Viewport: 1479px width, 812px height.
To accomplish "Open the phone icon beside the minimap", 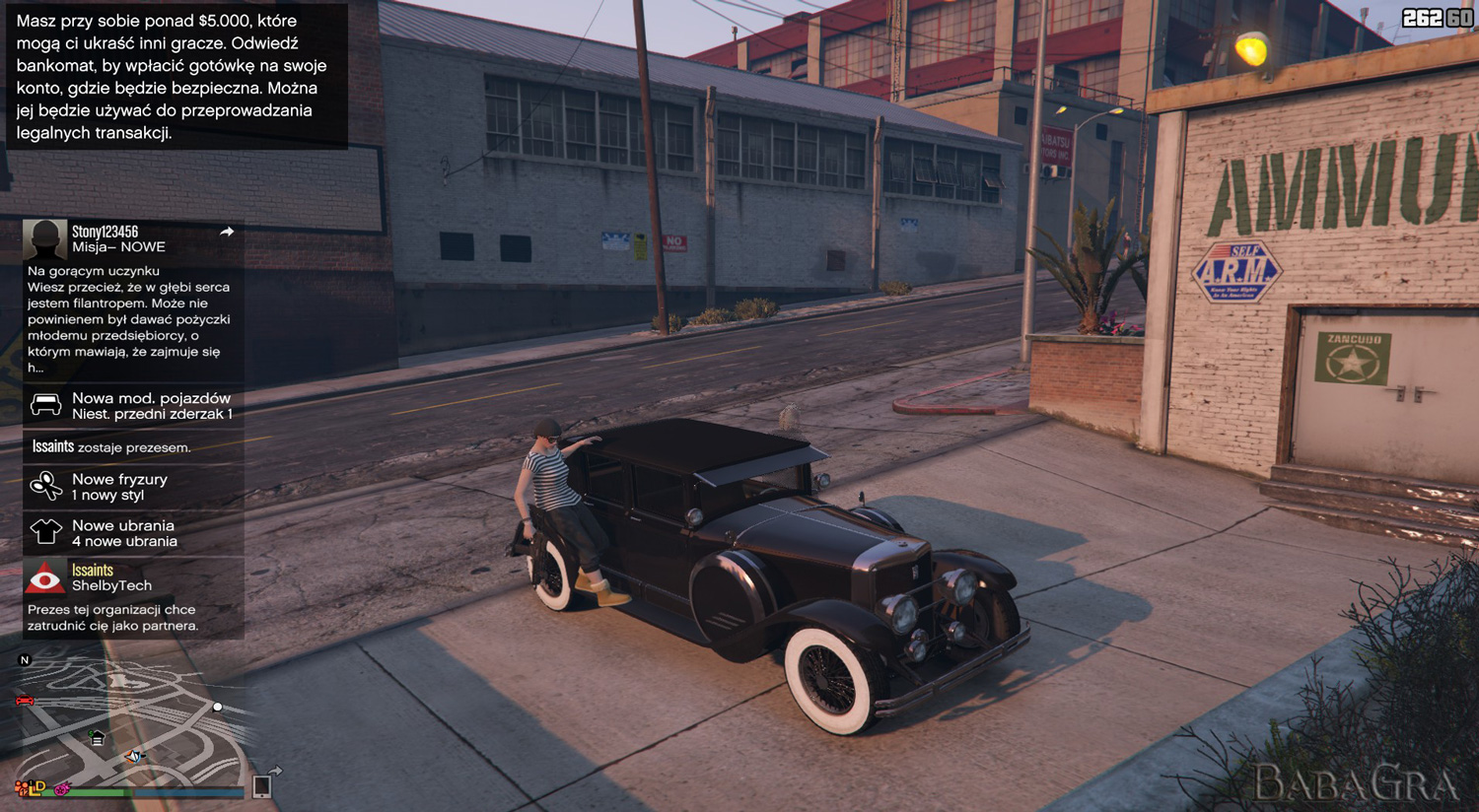I will pyautogui.click(x=262, y=785).
